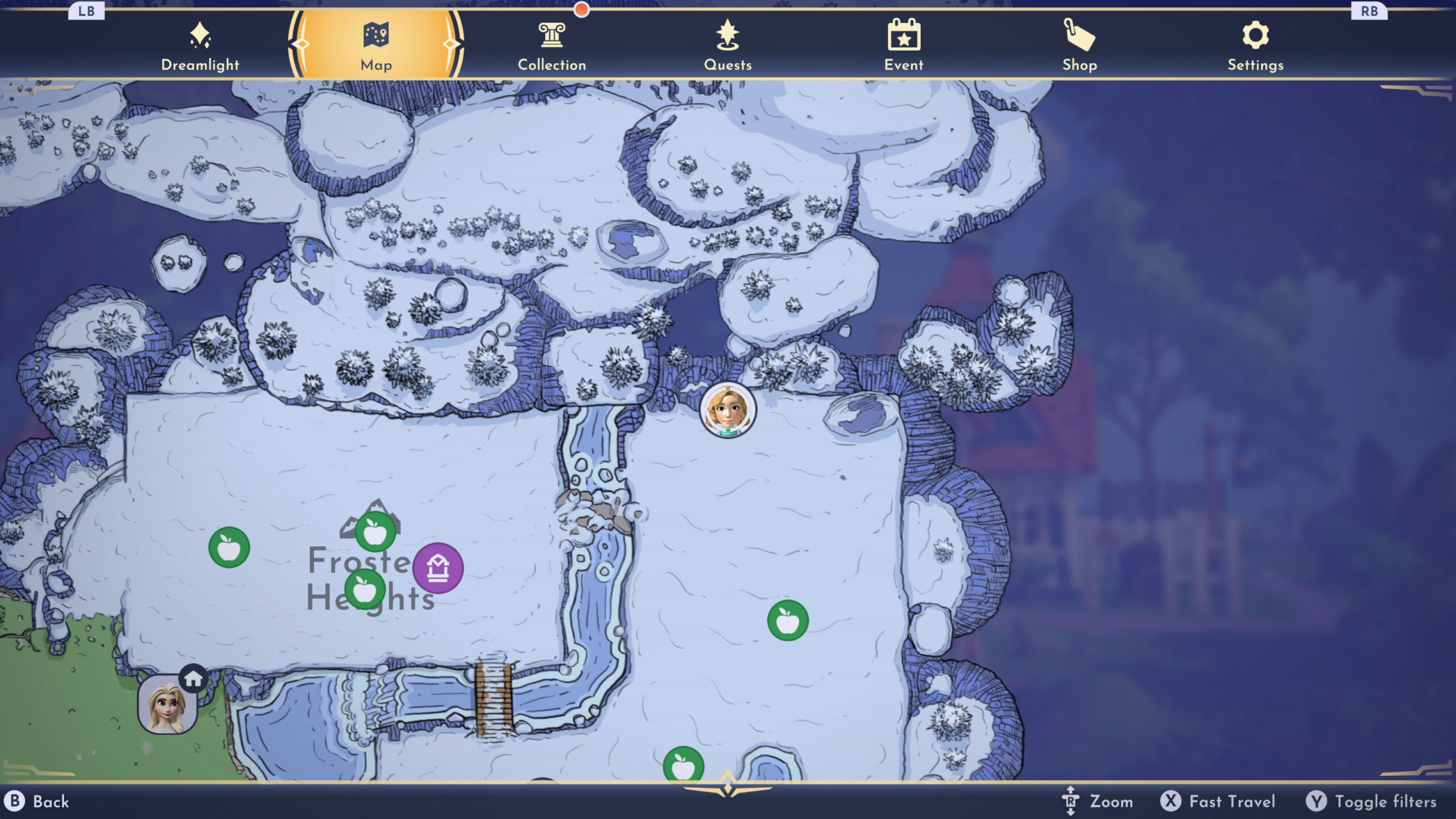Open the Event calendar icon

point(903,34)
